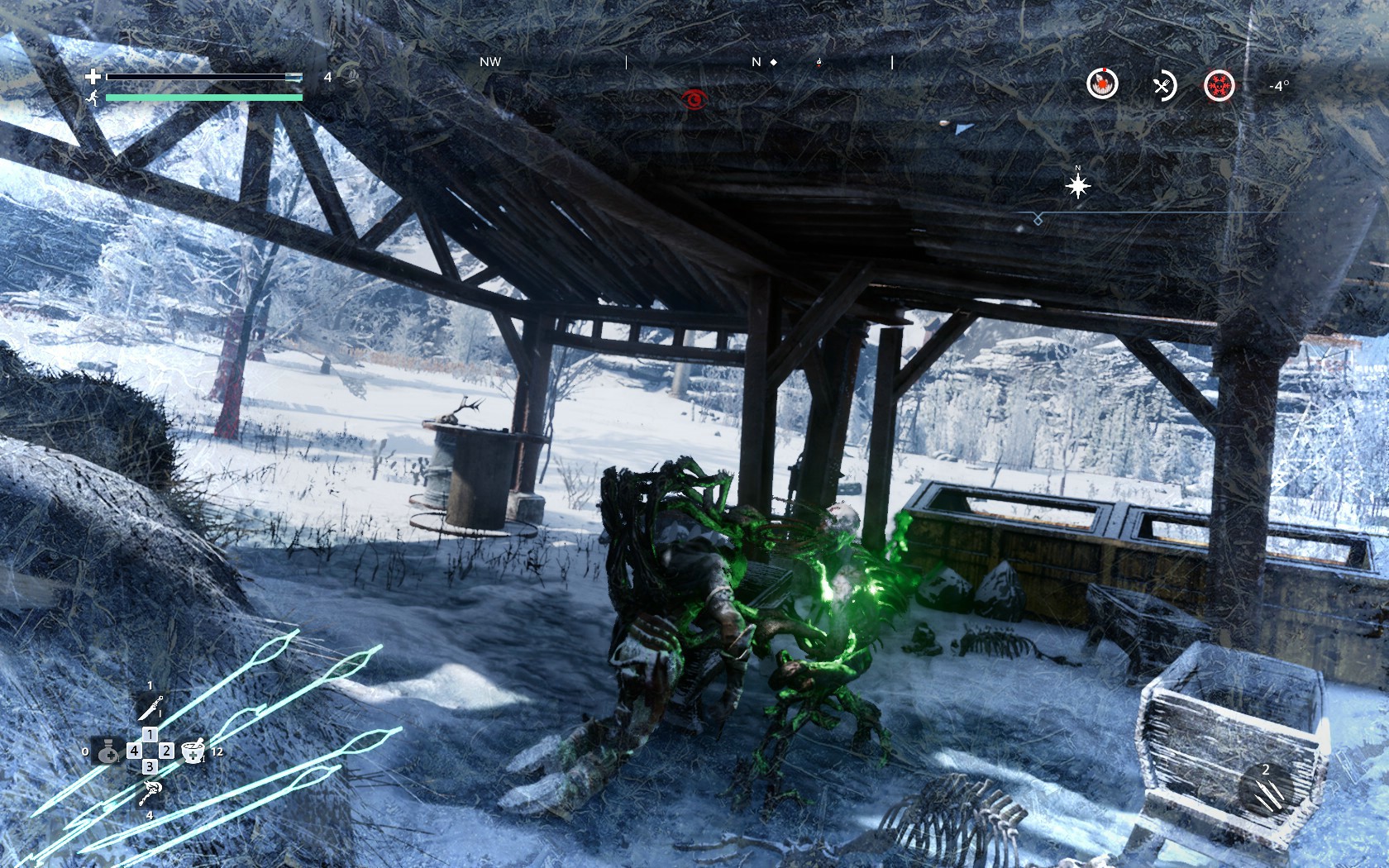Select the health pouch slot
Viewport: 1389px width, 868px height.
(108, 751)
